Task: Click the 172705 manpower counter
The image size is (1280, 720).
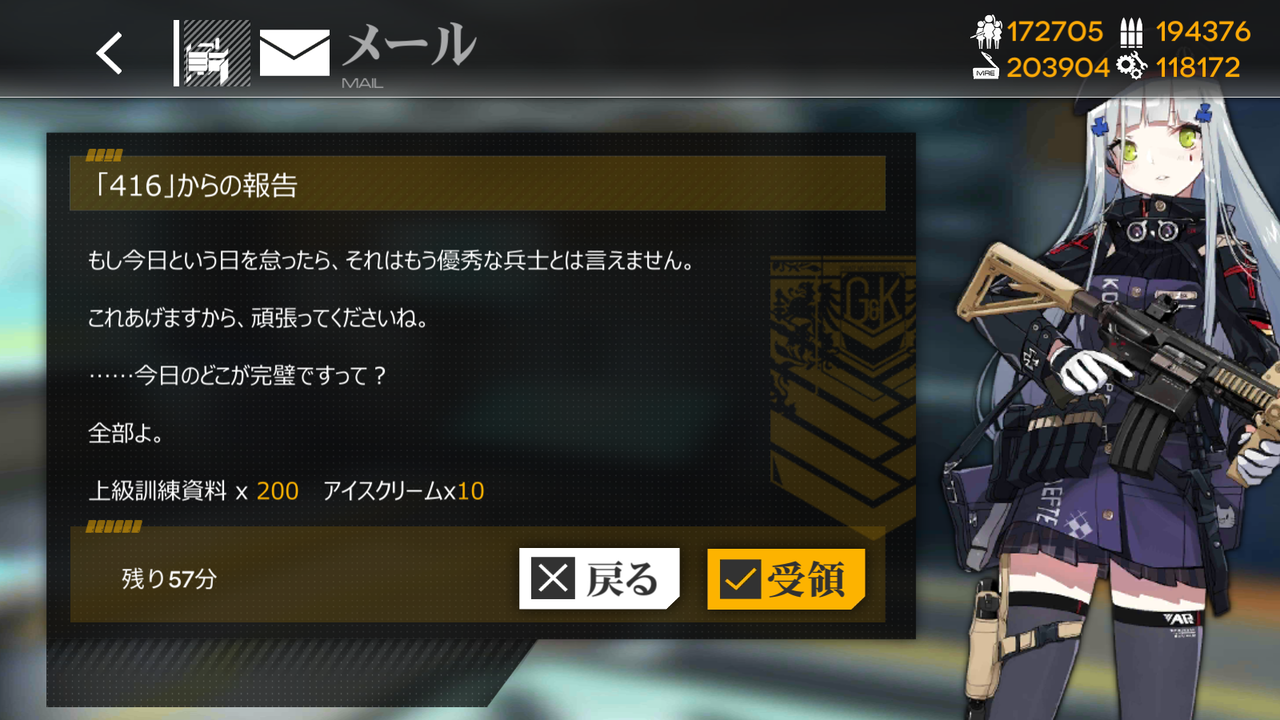Action: pyautogui.click(x=1053, y=31)
